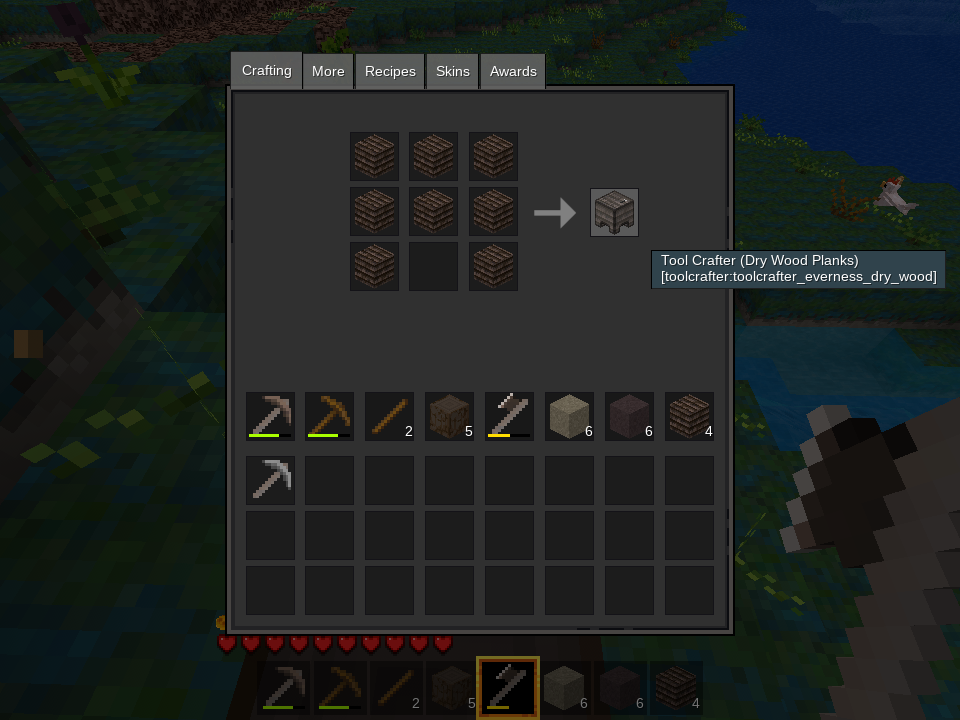Image resolution: width=960 pixels, height=720 pixels.
Task: Select the stack of six dark blocks
Action: [630, 416]
